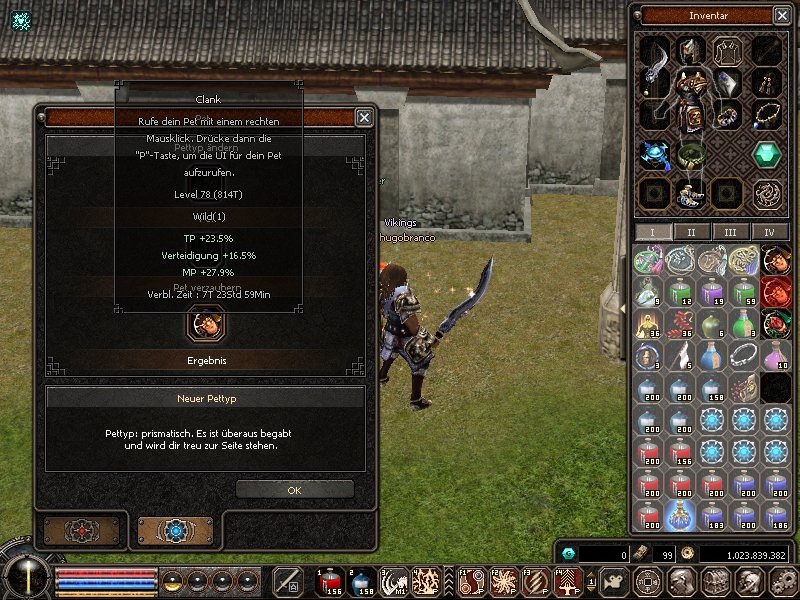Show inventory page IV
The image size is (800, 600).
tap(769, 232)
